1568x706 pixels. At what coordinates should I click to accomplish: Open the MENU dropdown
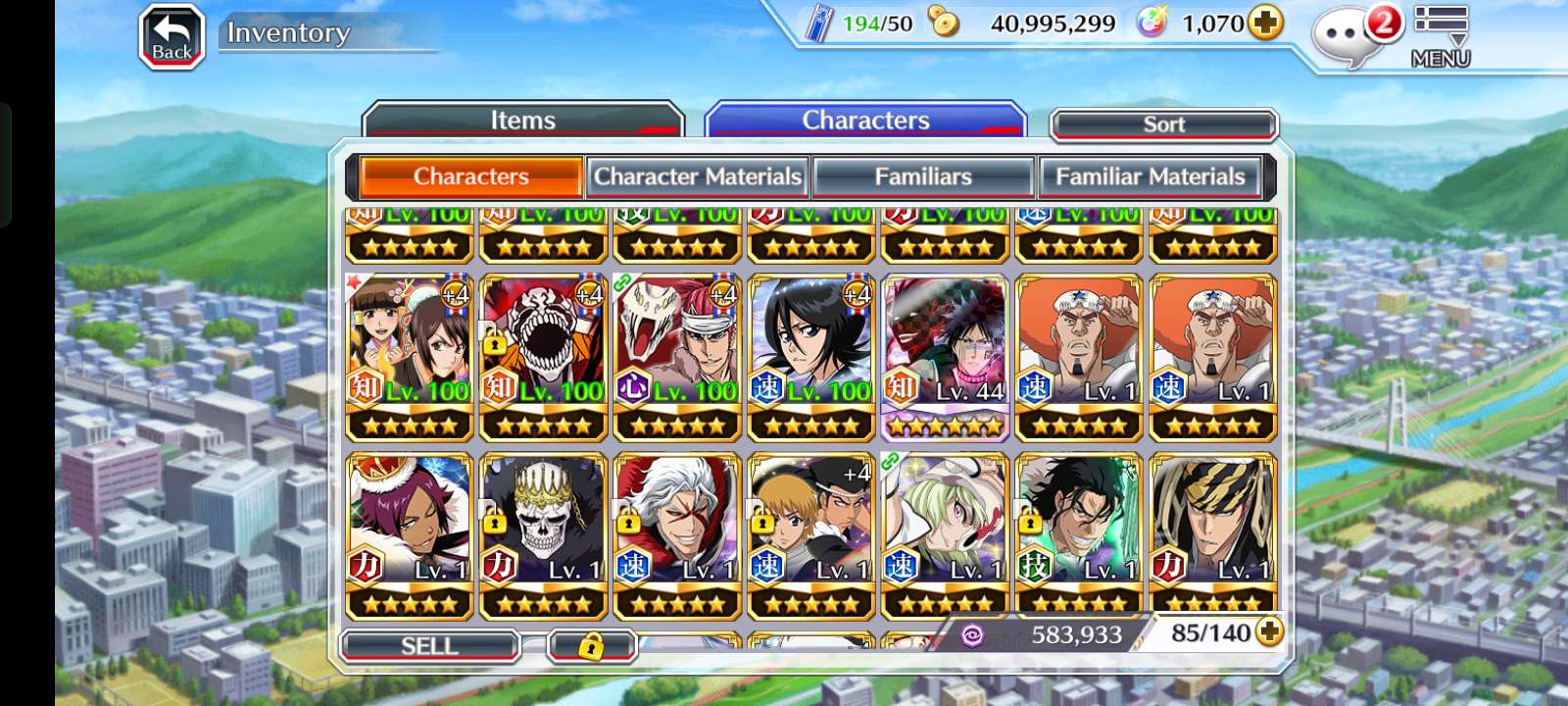pyautogui.click(x=1440, y=36)
